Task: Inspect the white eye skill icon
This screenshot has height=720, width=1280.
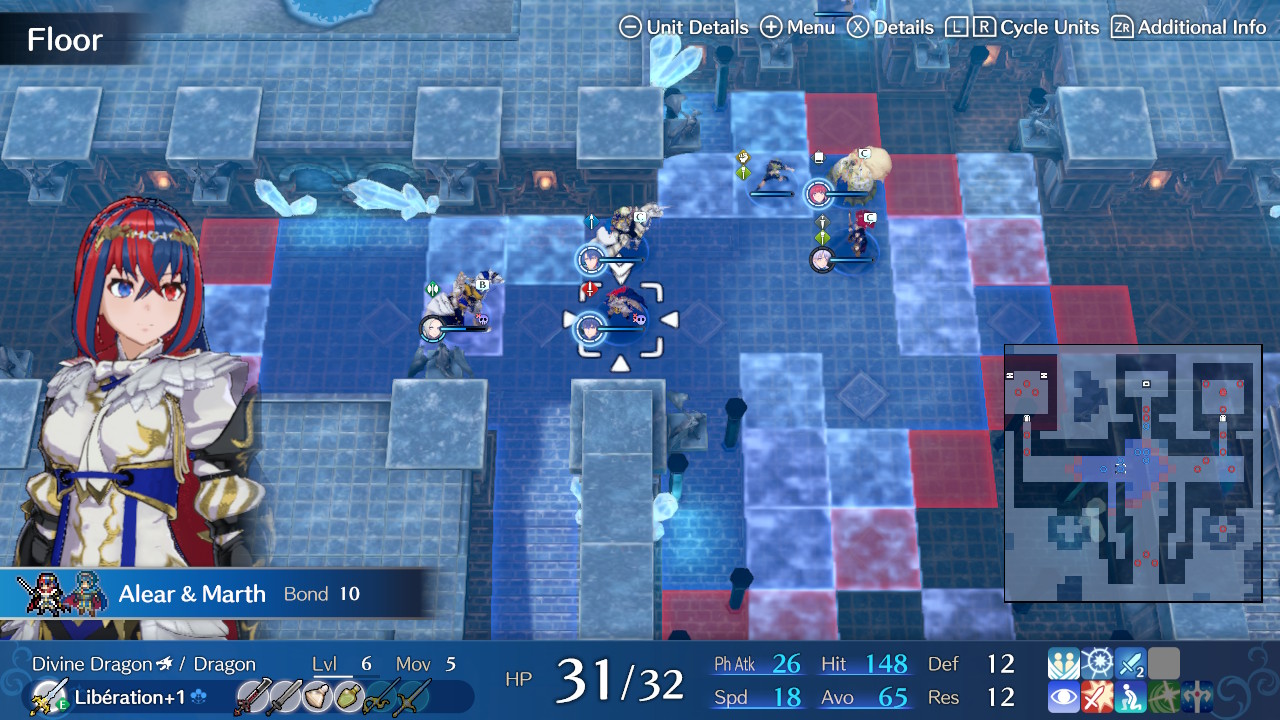Action: click(x=1063, y=697)
